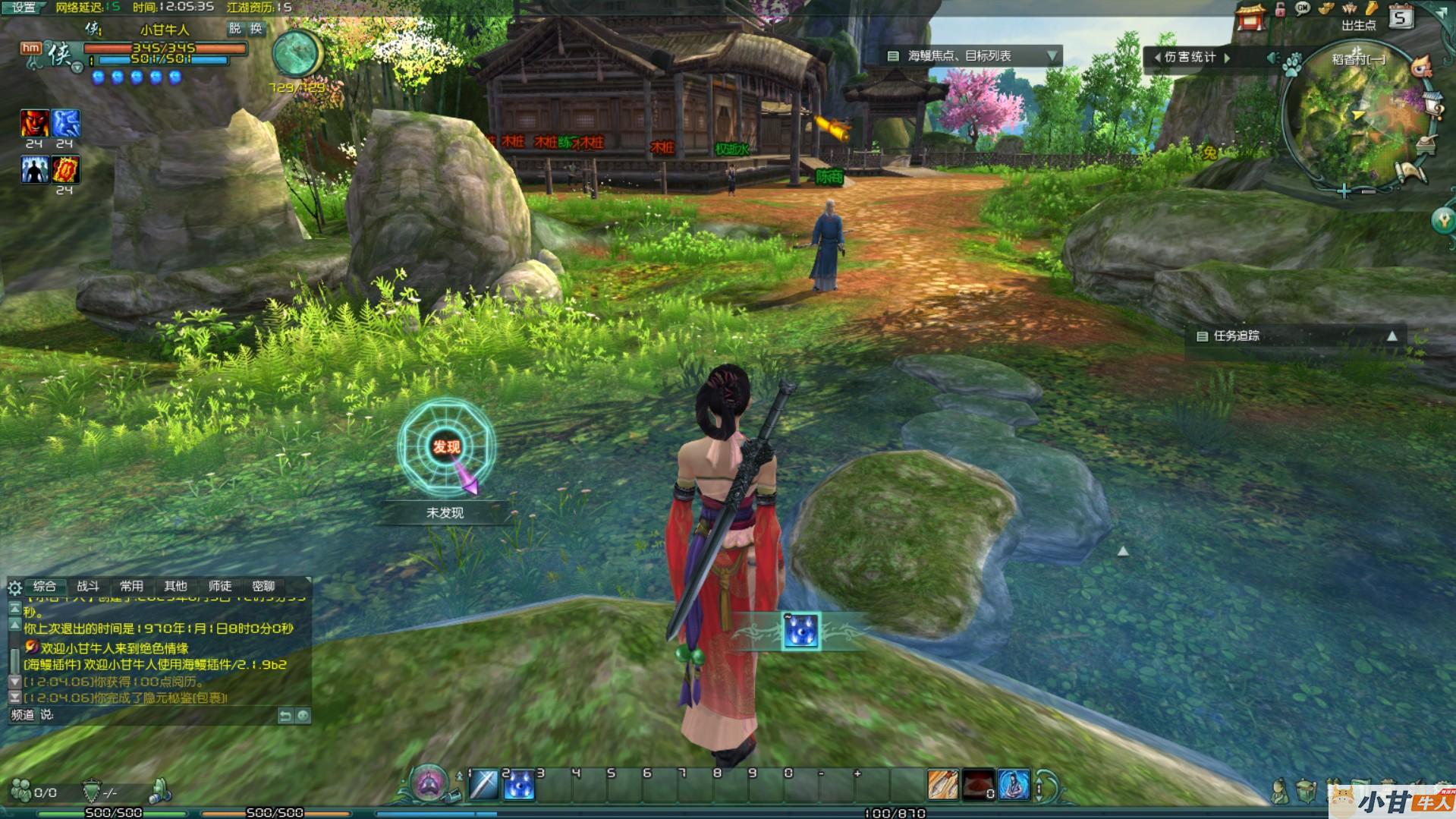Activate the sword skill in hotbar slot 1
This screenshot has height=819, width=1456.
click(483, 786)
